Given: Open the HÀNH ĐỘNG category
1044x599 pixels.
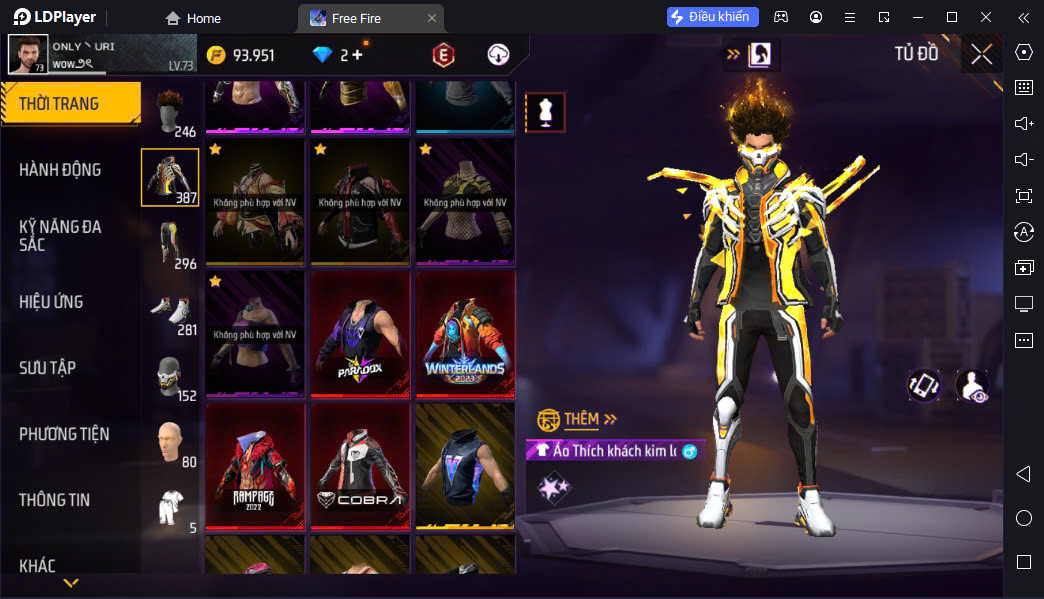Looking at the screenshot, I should 60,170.
